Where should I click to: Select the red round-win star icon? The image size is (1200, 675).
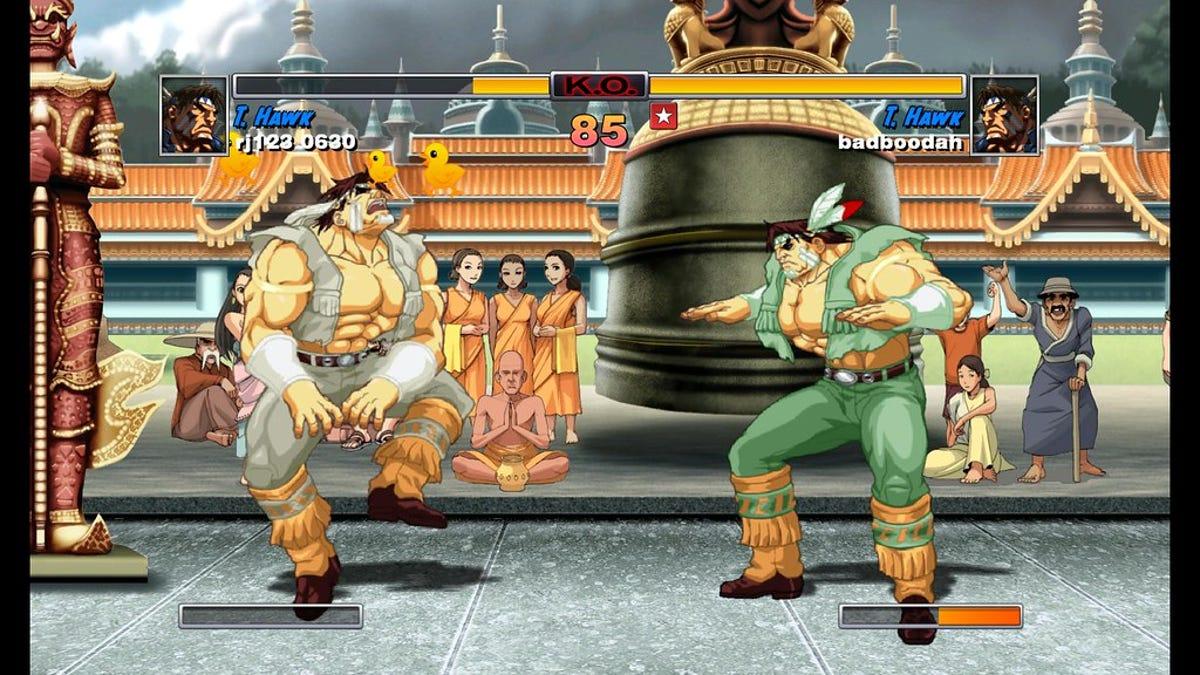pos(663,116)
